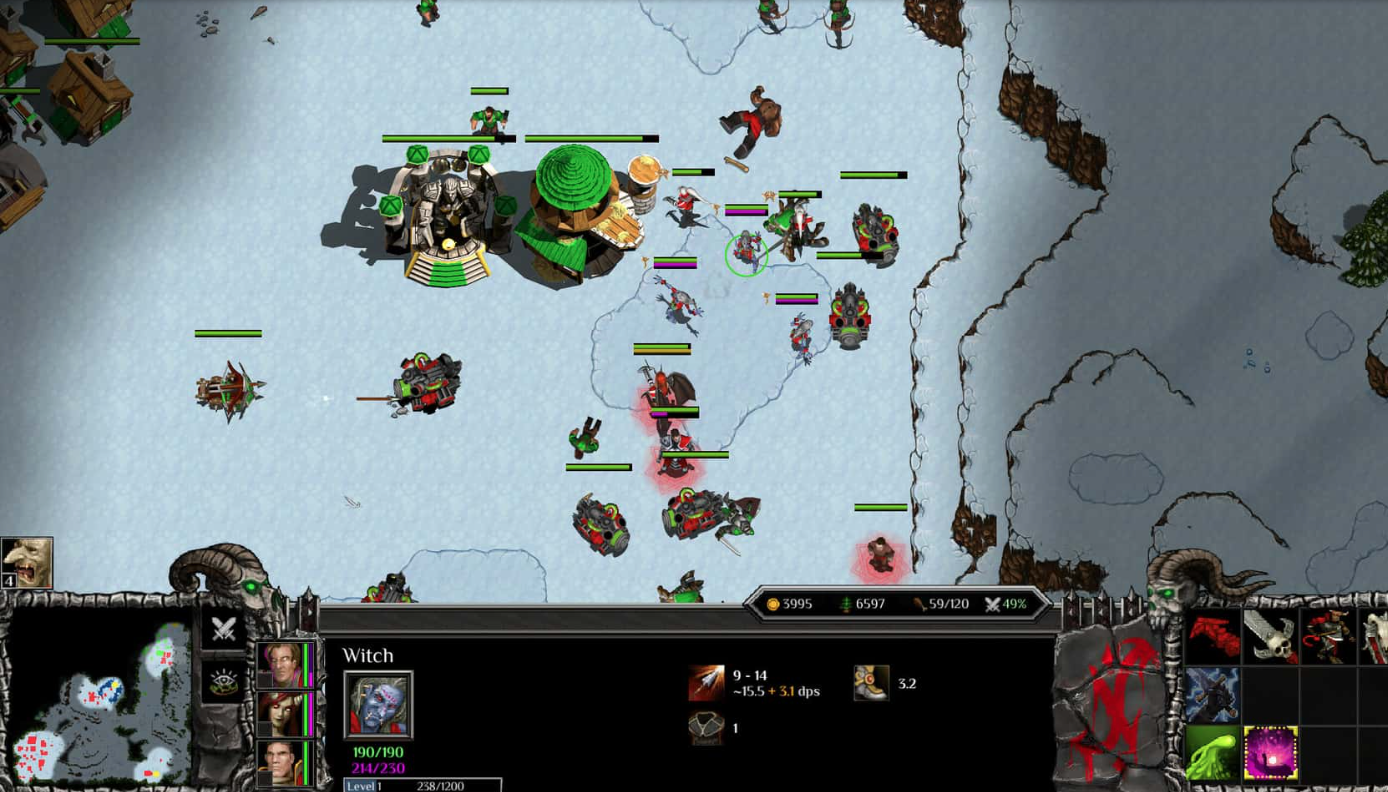Viewport: 1388px width, 792px height.
Task: Click the arrow attack damage icon
Action: point(706,683)
